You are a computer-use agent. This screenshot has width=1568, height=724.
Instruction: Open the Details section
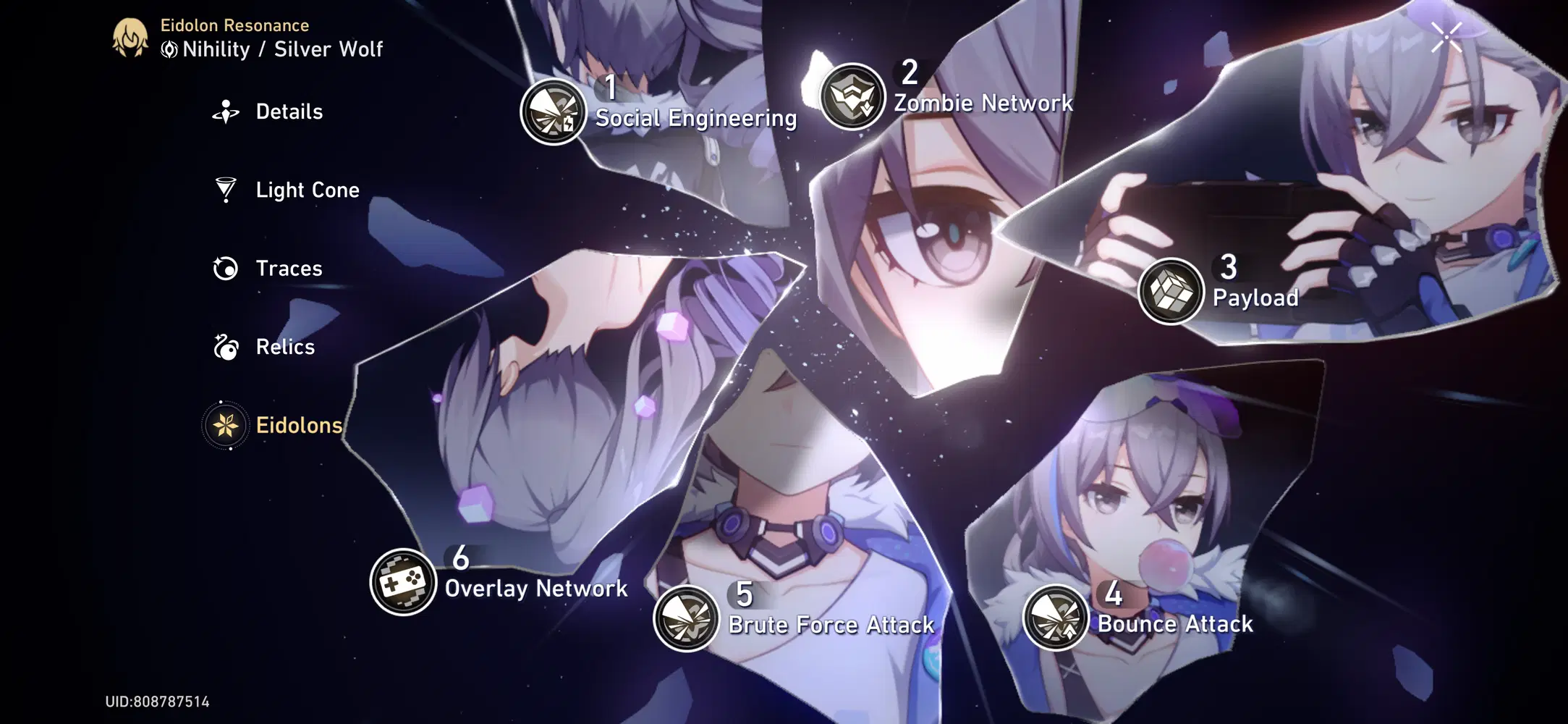point(289,111)
